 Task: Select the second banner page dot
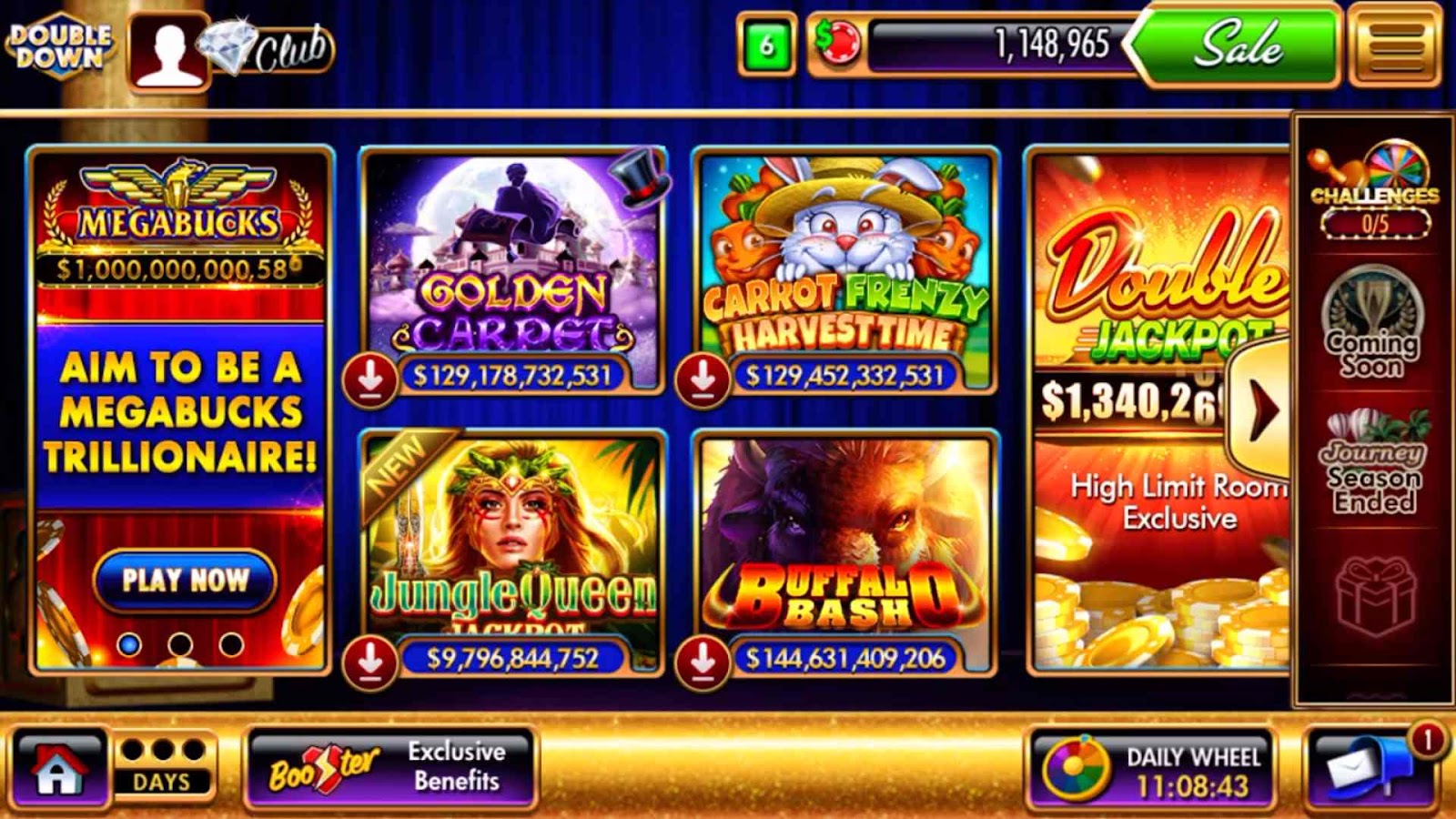(180, 644)
